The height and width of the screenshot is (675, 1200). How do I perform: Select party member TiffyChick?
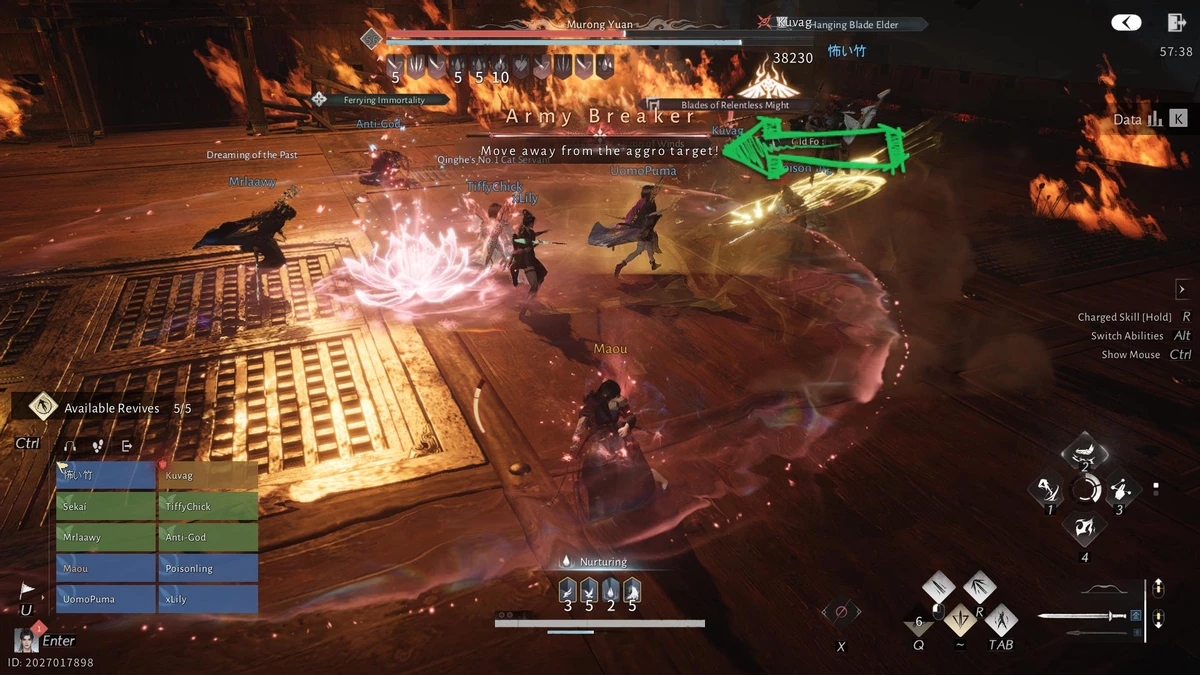click(x=208, y=507)
